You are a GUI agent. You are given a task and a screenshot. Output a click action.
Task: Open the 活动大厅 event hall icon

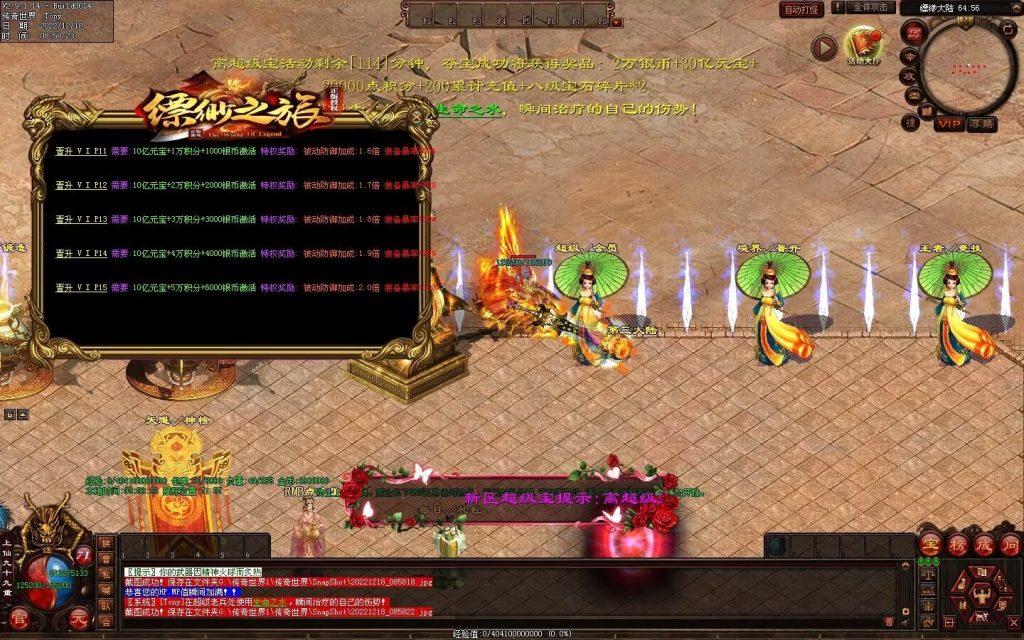point(862,44)
